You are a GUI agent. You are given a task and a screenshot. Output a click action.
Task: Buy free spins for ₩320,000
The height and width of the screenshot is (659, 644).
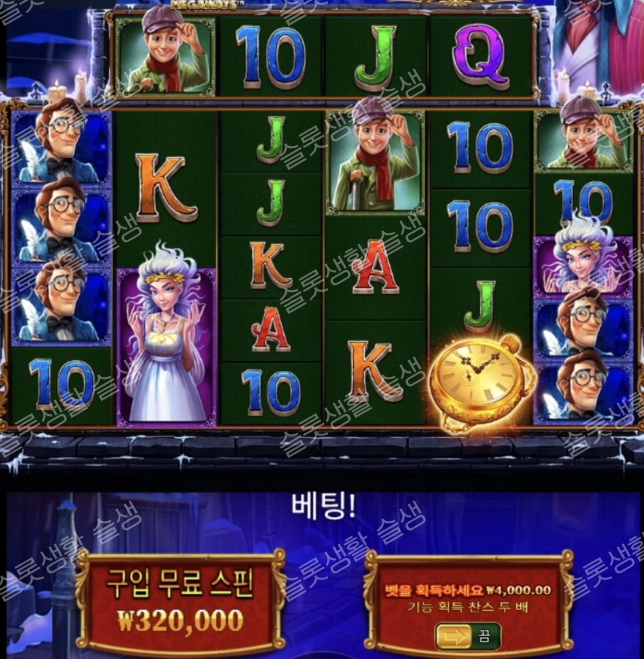point(180,601)
